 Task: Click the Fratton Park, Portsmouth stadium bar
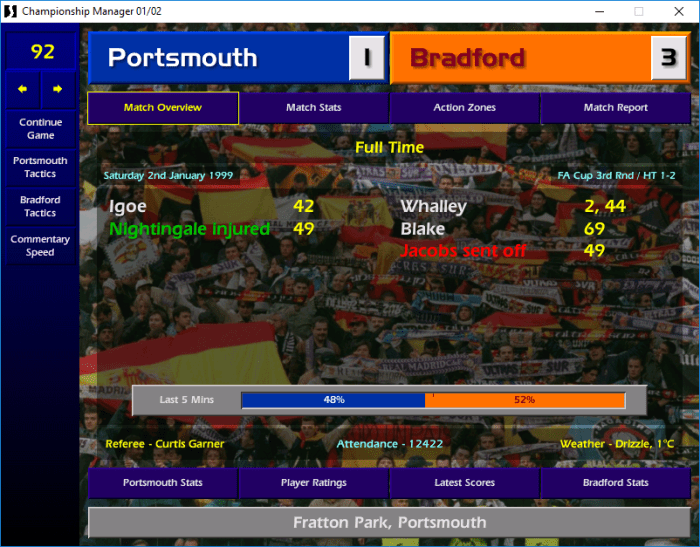pyautogui.click(x=389, y=522)
